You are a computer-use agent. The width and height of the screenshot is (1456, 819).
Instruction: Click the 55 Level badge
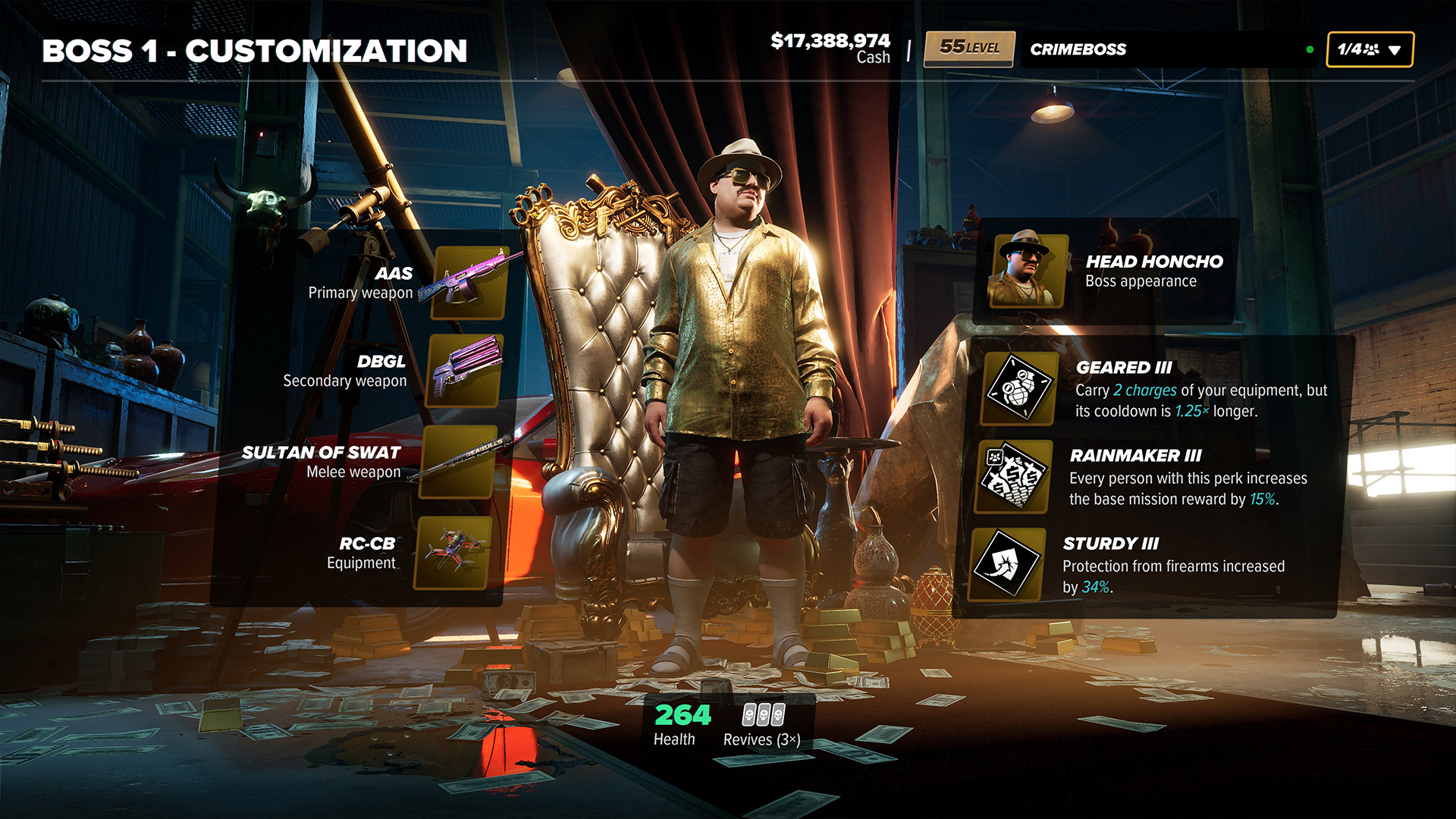[969, 49]
